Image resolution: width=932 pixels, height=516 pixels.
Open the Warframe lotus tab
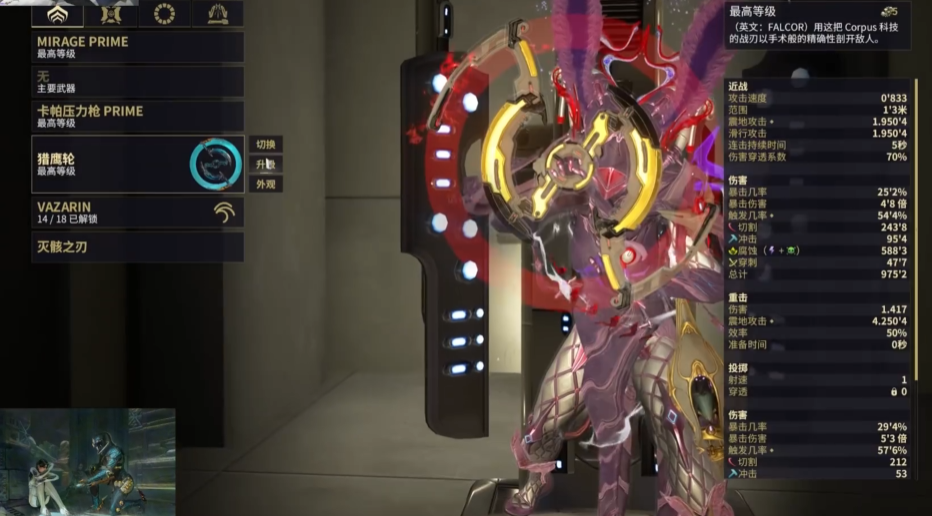coord(58,14)
